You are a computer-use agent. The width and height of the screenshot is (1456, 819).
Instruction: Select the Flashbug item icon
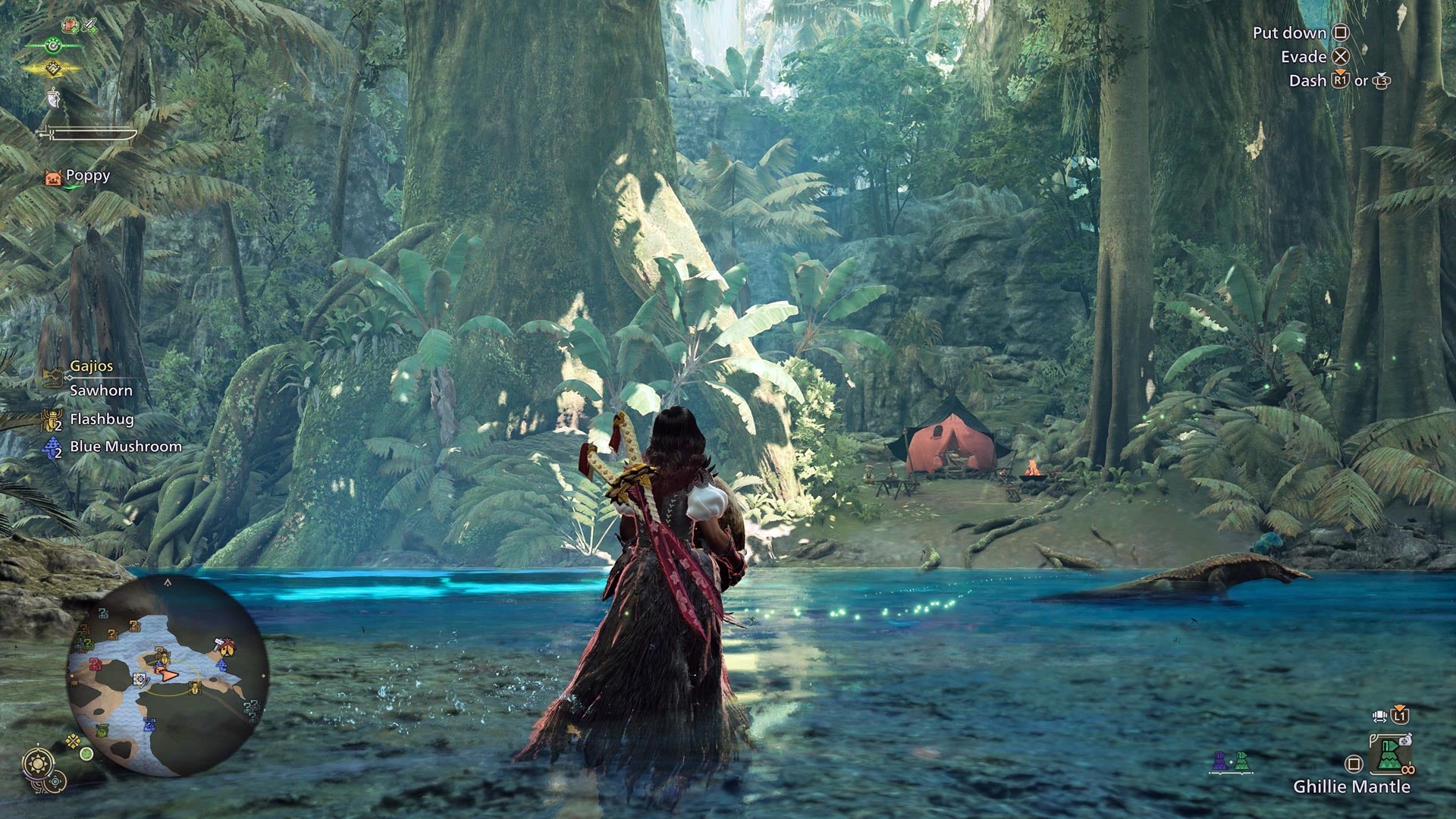(x=50, y=419)
